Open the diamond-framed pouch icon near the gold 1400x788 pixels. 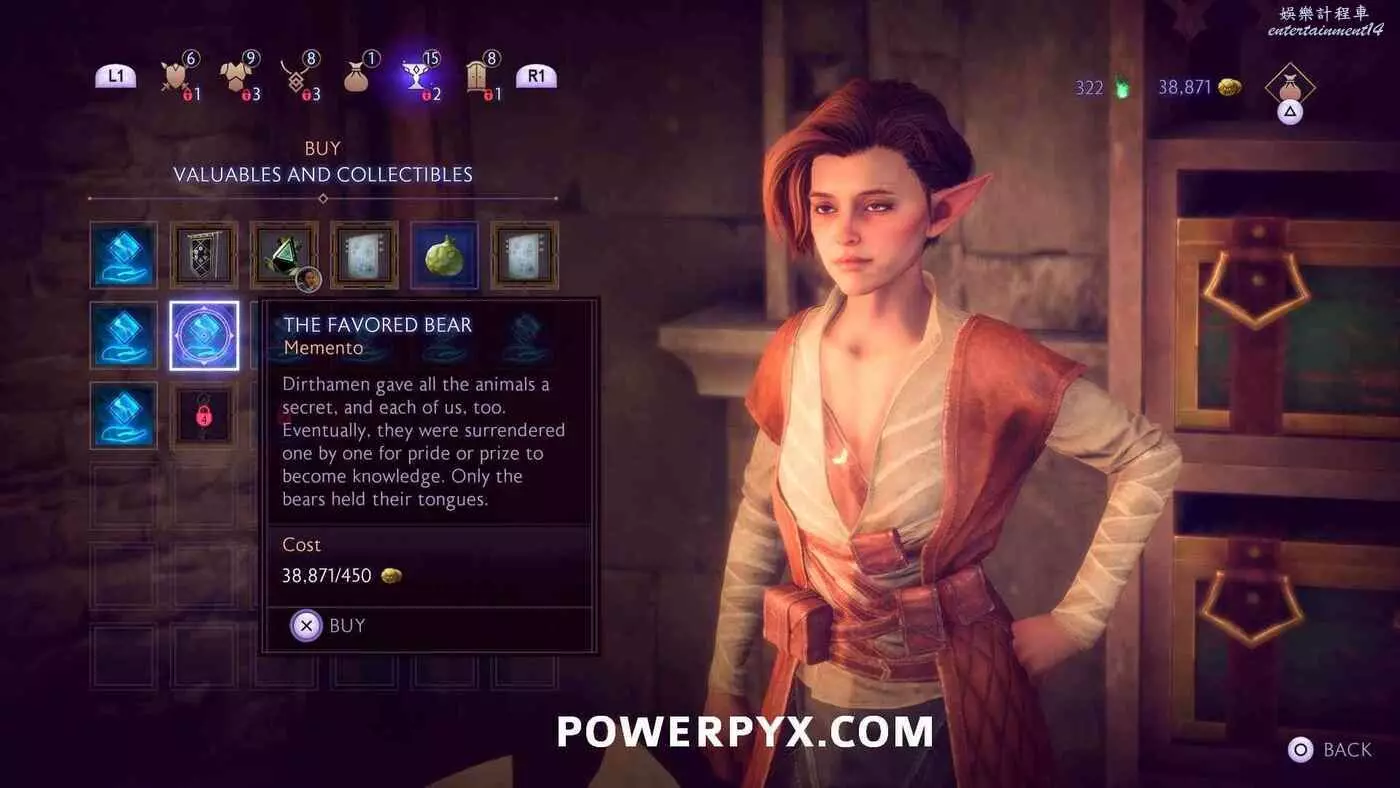(1289, 87)
